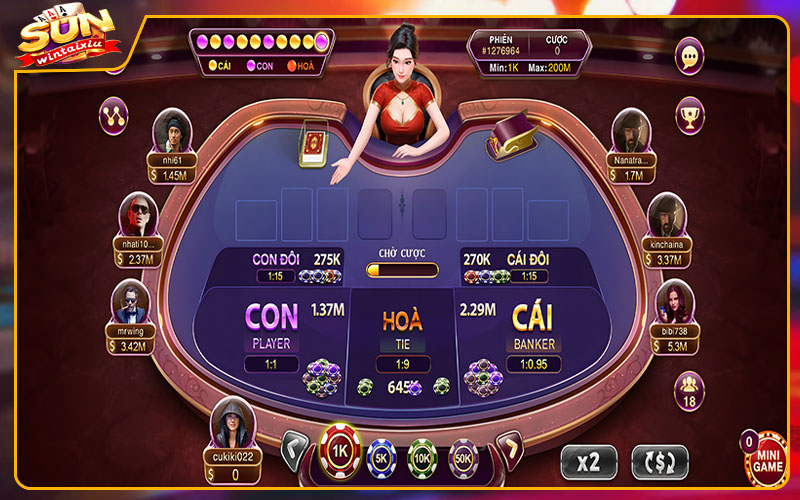800x500 pixels.
Task: Choose the CÁI ĐÔI banker pair bet
Action: 512,266
